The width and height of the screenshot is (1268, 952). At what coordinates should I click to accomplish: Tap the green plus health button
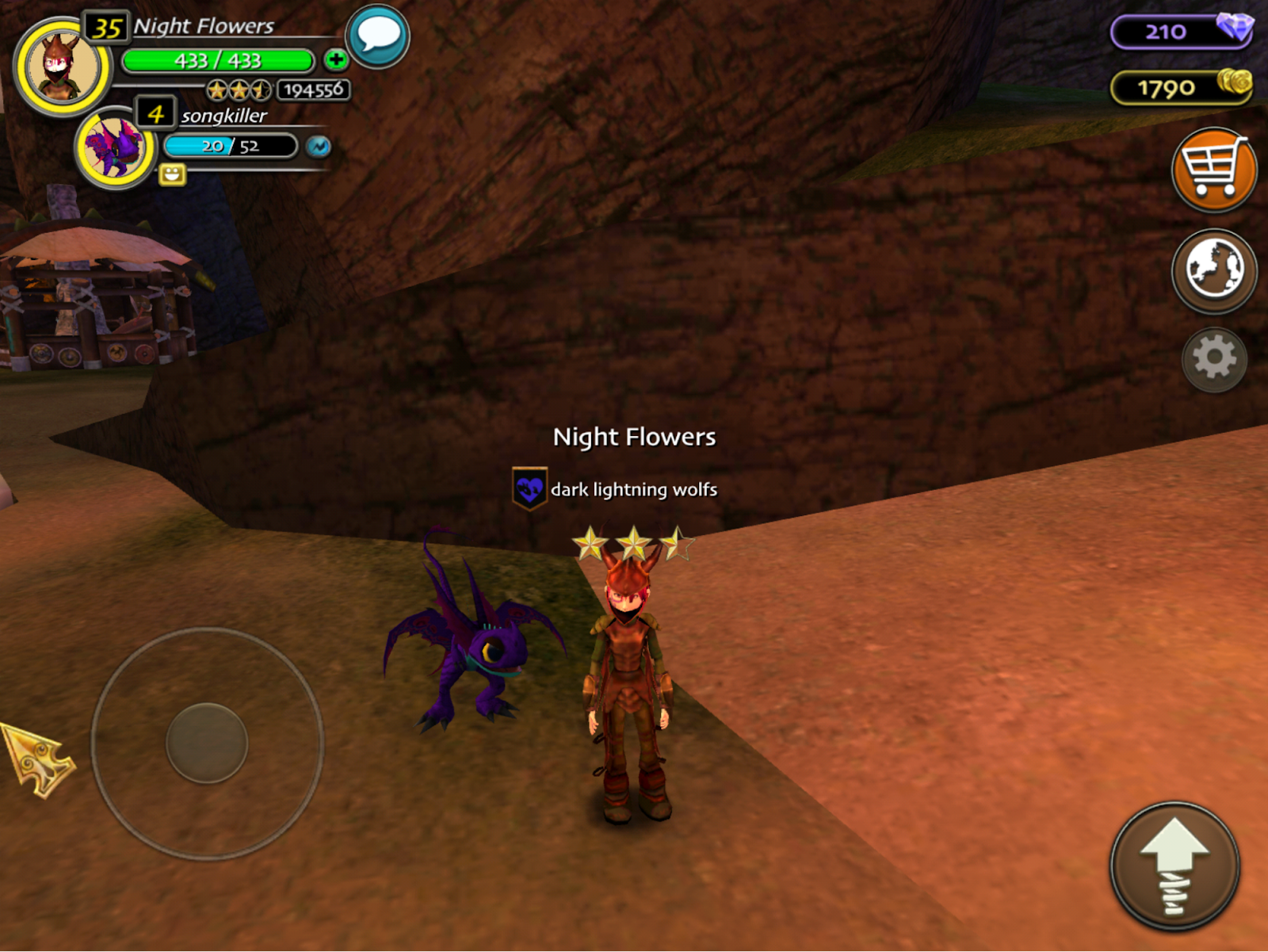pos(336,59)
